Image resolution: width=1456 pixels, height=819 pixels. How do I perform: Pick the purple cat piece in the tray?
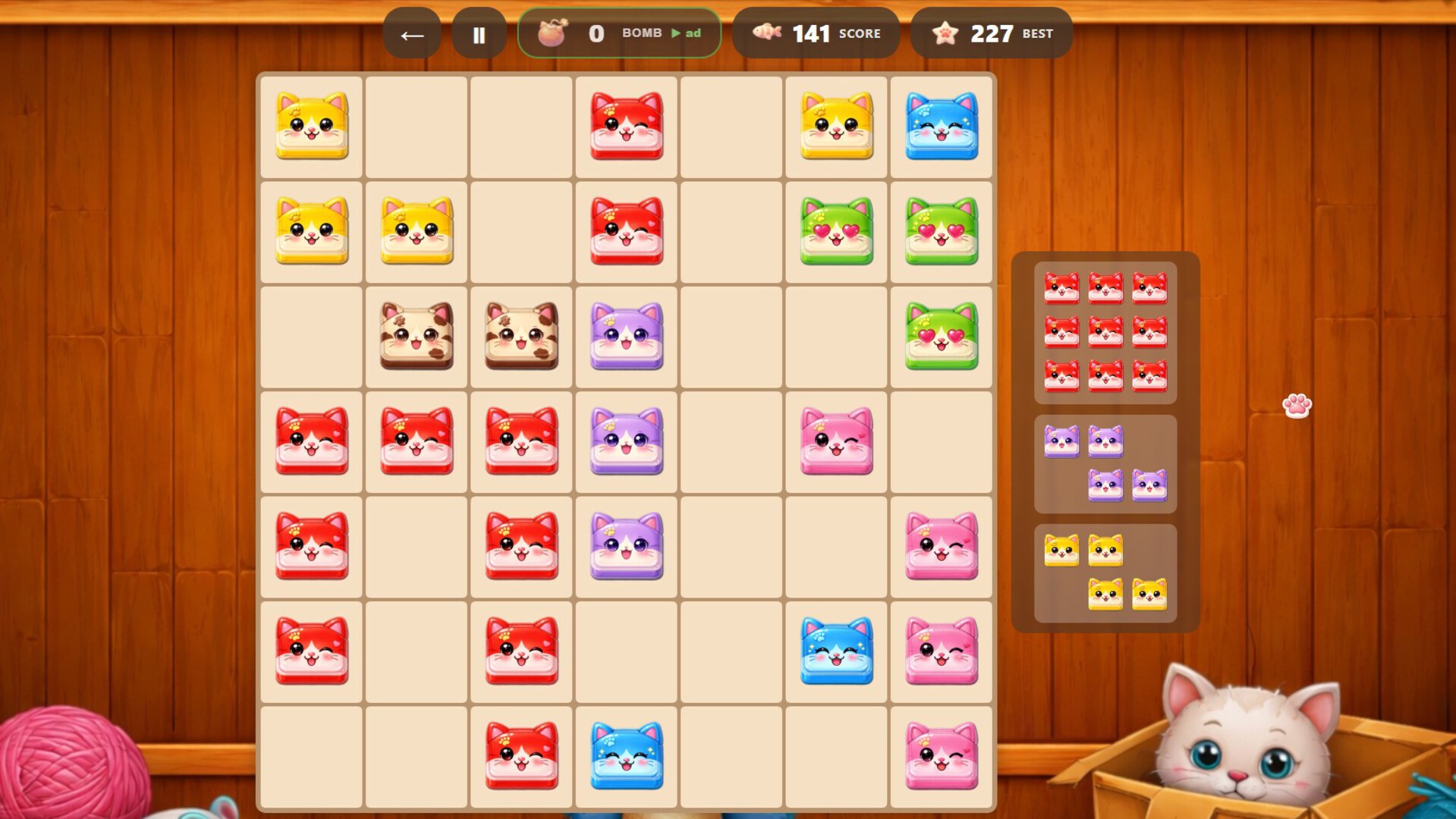pyautogui.click(x=1105, y=463)
